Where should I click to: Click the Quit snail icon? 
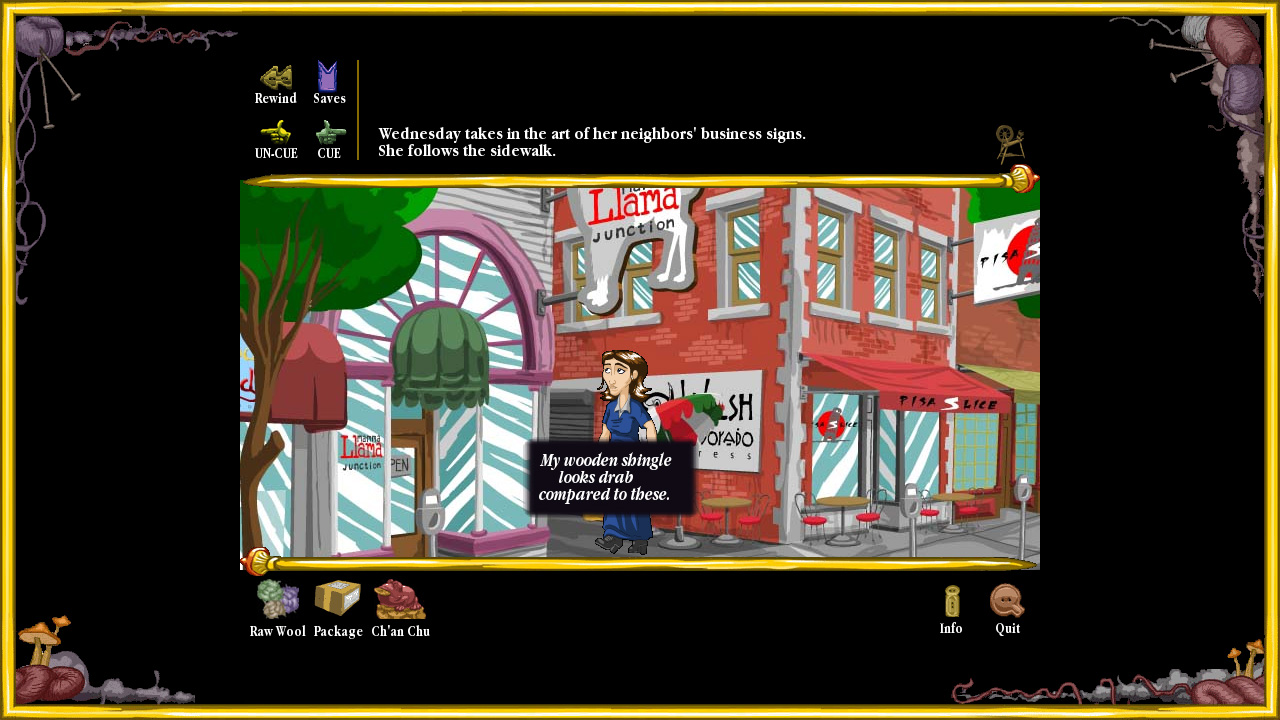(1006, 601)
